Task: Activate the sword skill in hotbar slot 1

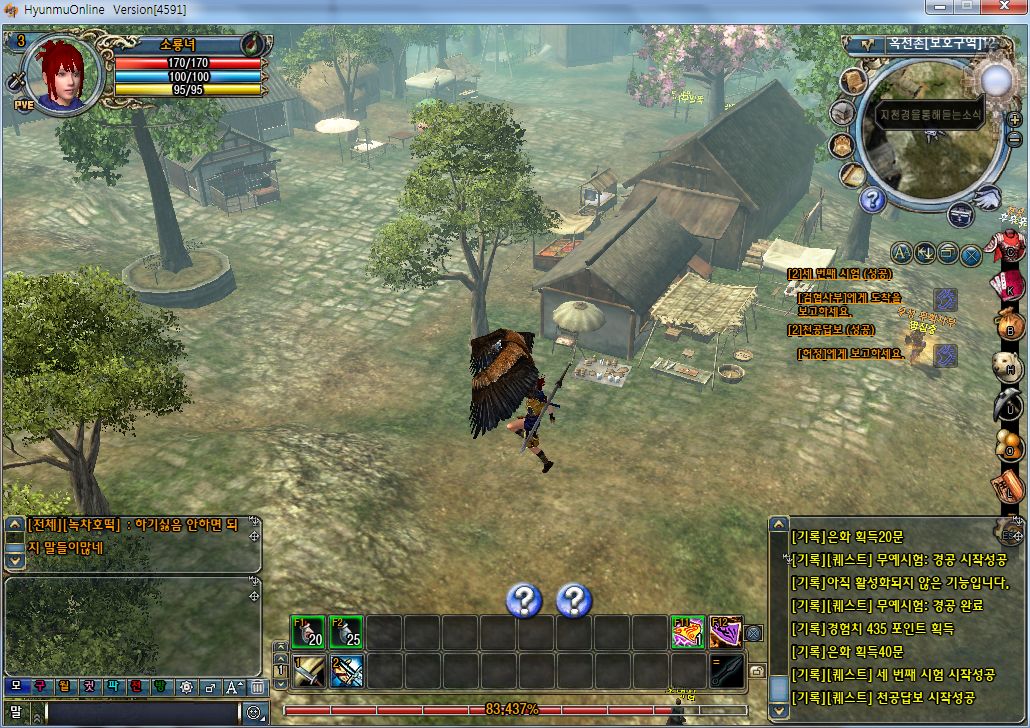Action: (x=309, y=670)
